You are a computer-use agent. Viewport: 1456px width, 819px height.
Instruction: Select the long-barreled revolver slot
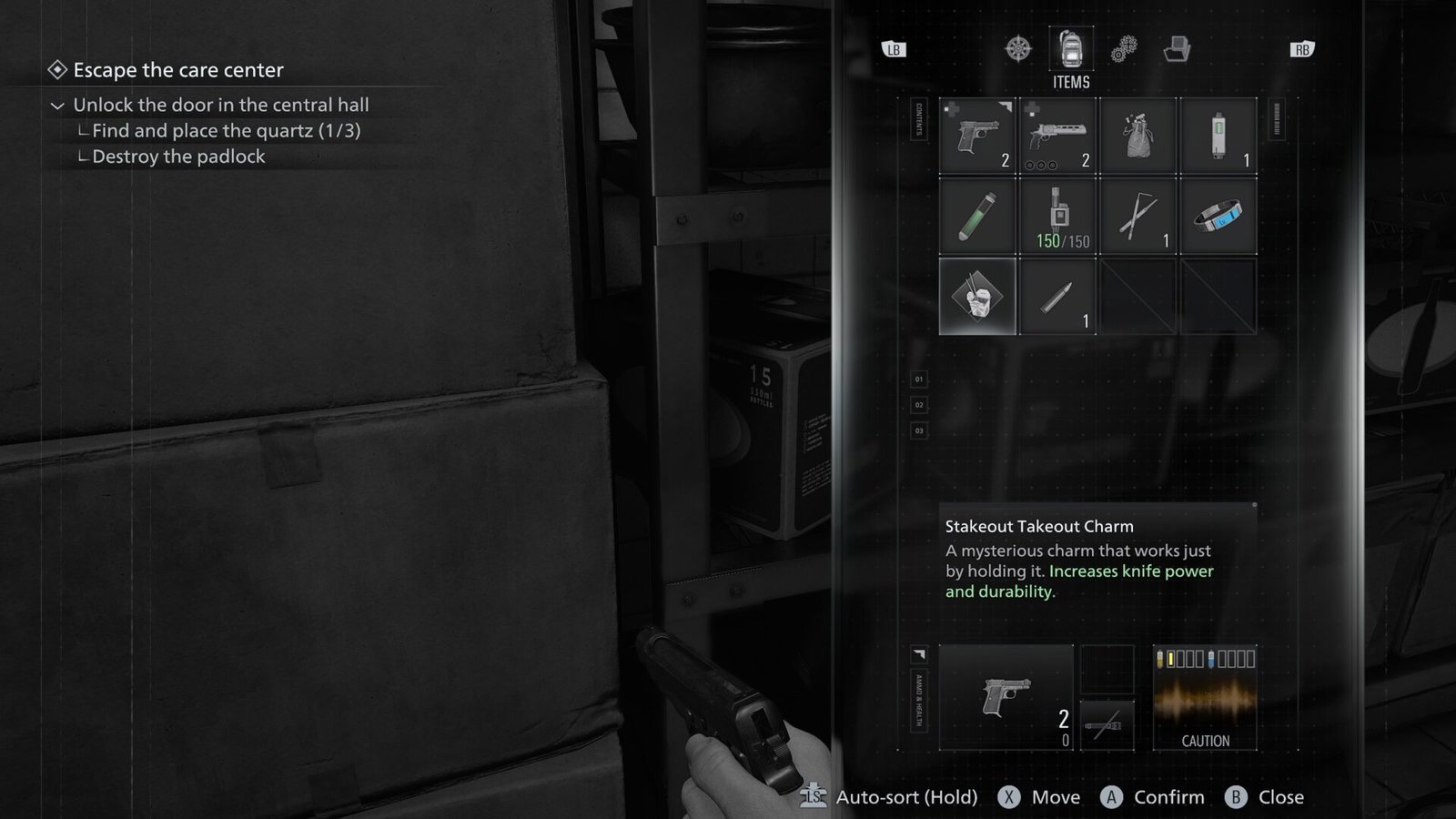point(1057,136)
